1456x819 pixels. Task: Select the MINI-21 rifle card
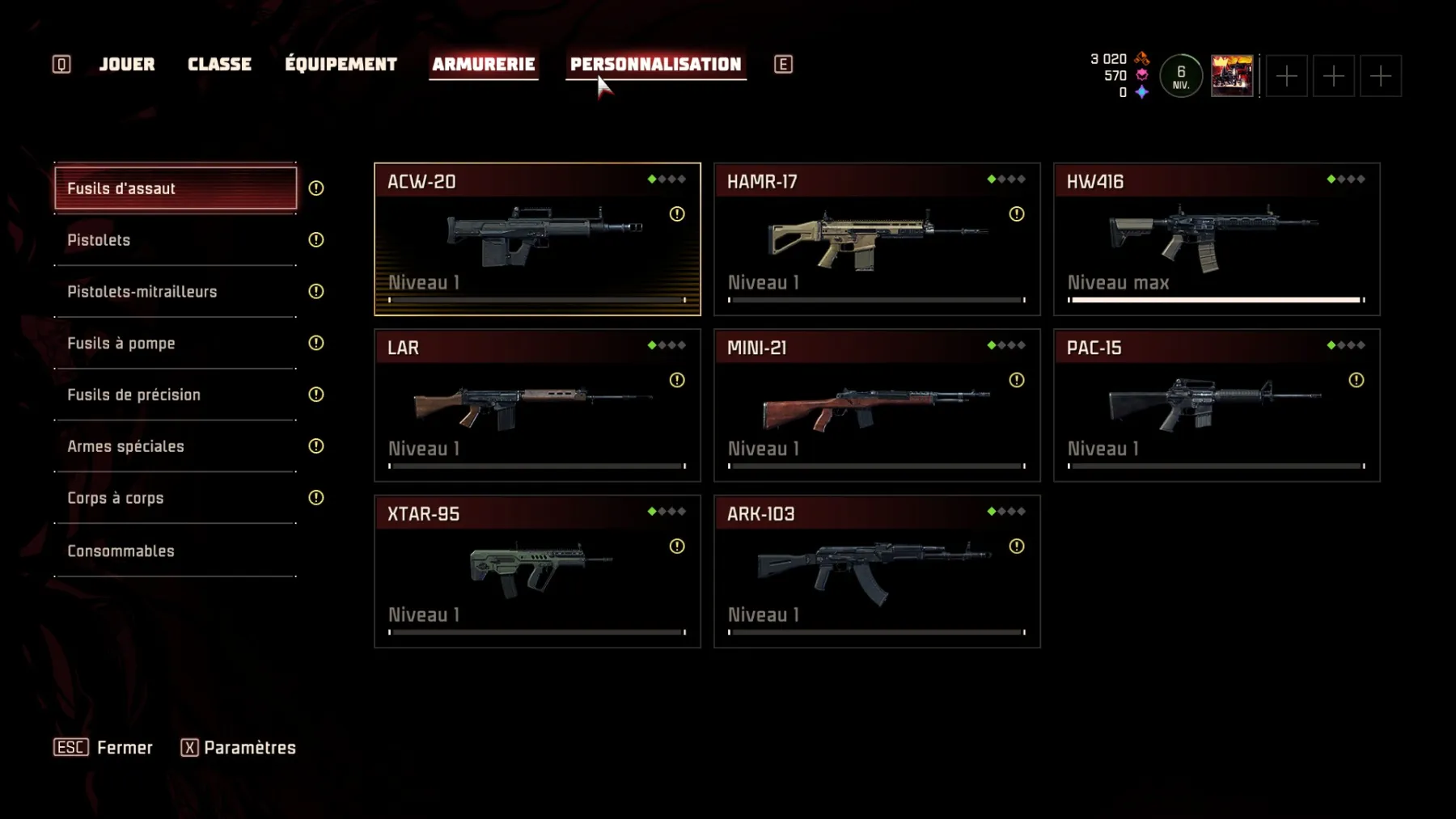877,405
